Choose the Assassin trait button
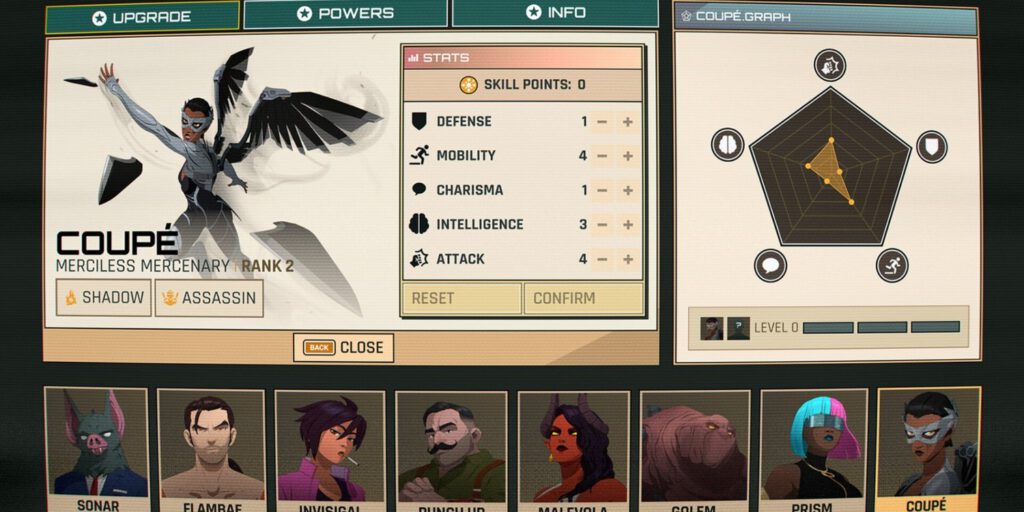The image size is (1024, 512). coord(209,298)
